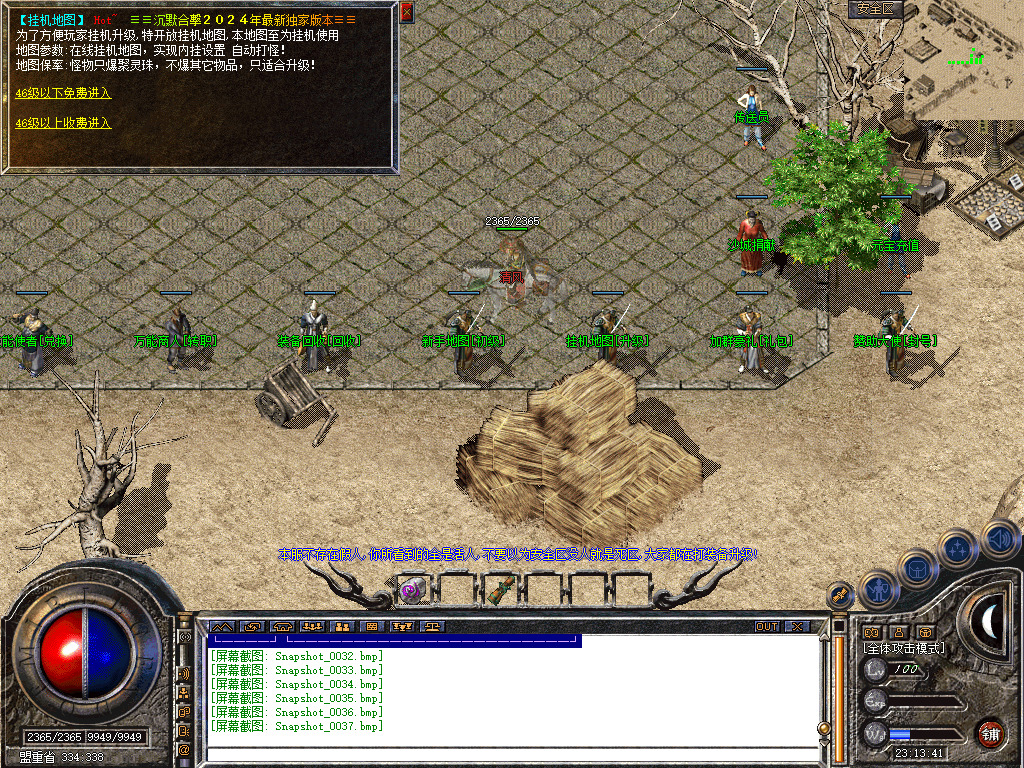This screenshot has height=768, width=1024.
Task: Toggle the speaker icon left of chat log
Action: [x=185, y=674]
